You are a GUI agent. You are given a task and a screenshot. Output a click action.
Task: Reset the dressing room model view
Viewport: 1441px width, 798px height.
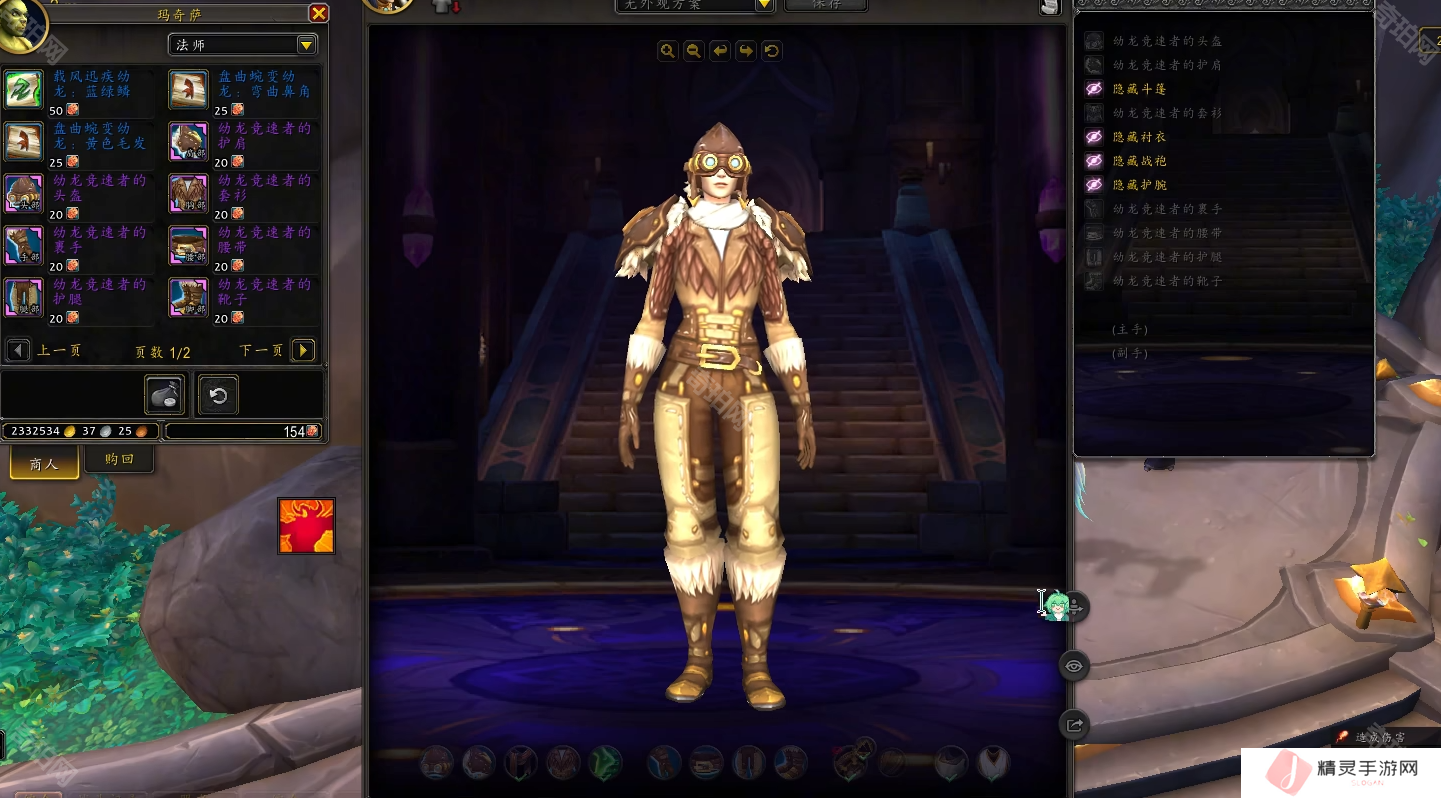pos(771,50)
